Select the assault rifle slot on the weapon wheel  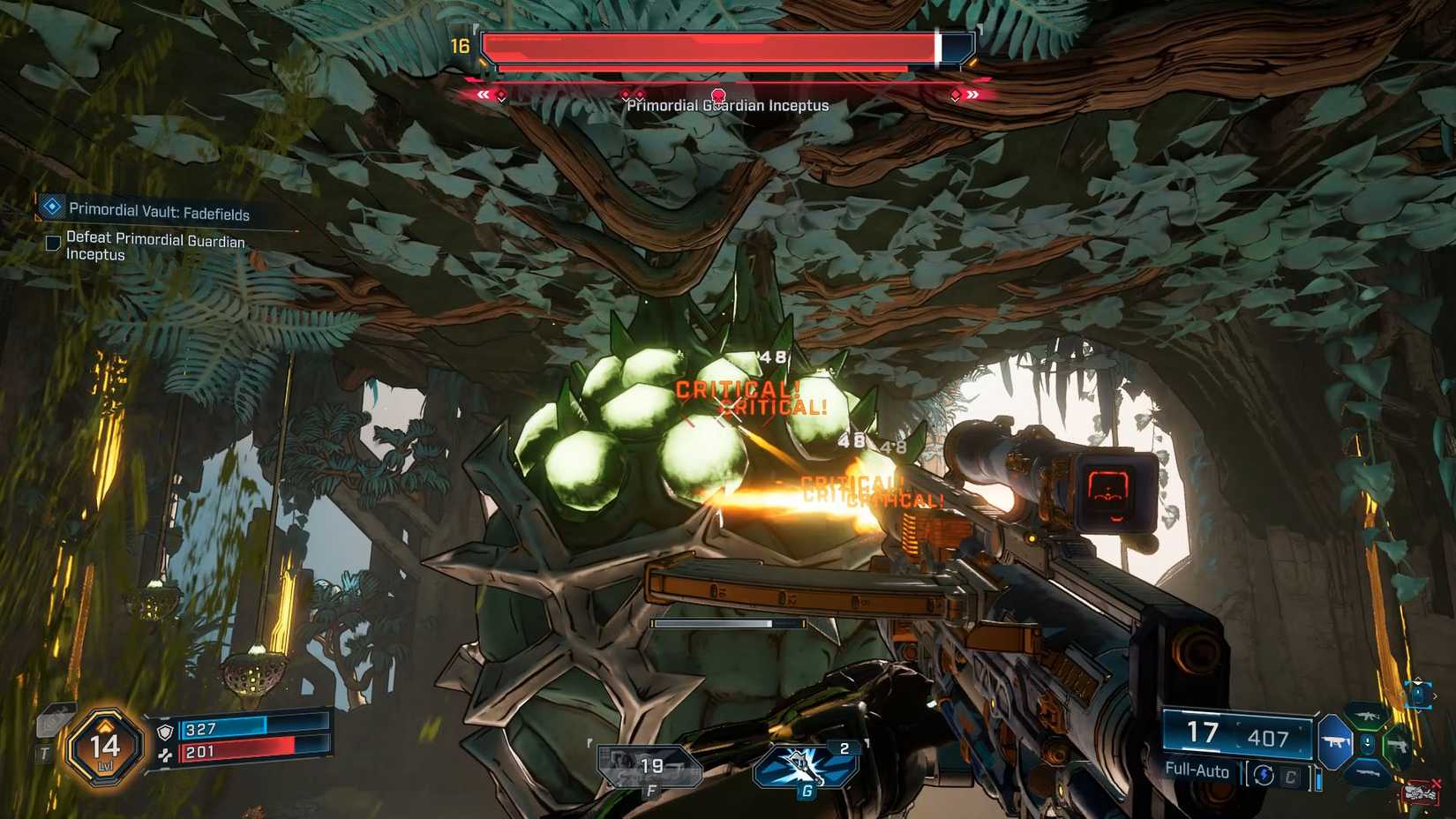(1366, 716)
